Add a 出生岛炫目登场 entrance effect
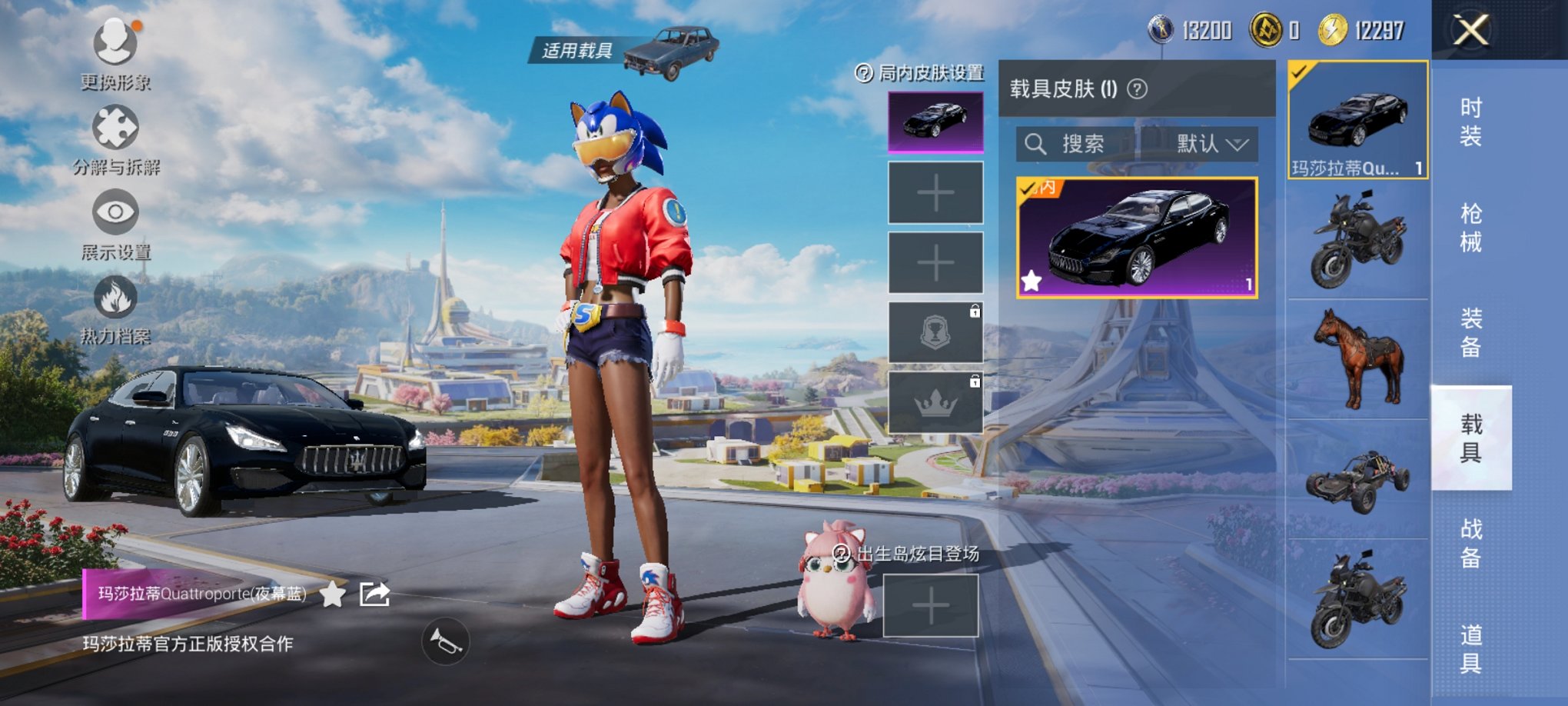 point(930,606)
